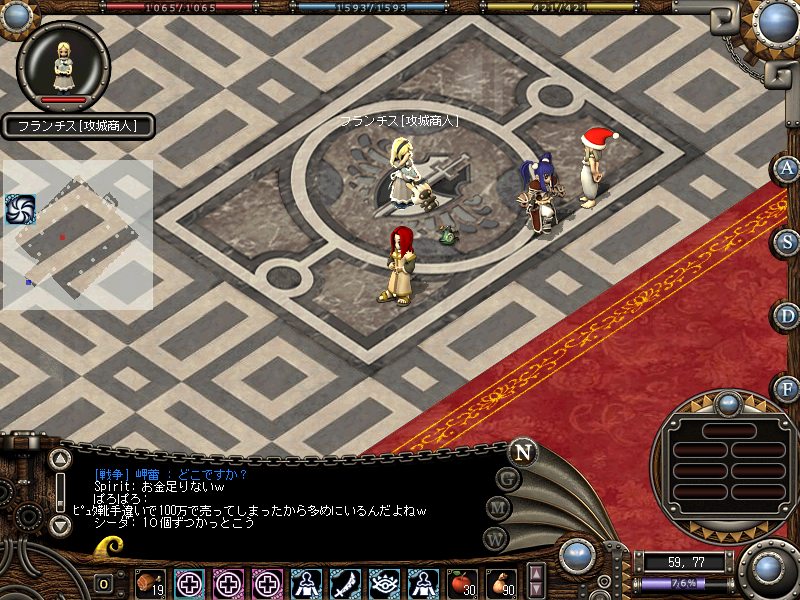Switch chat to the N channel tab

point(521,451)
